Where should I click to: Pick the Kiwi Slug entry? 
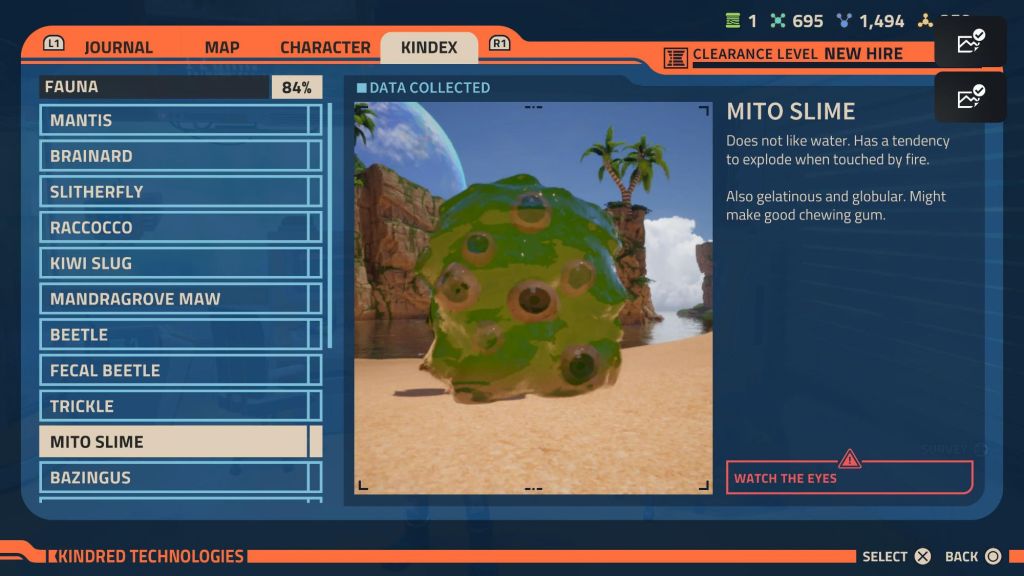click(178, 263)
